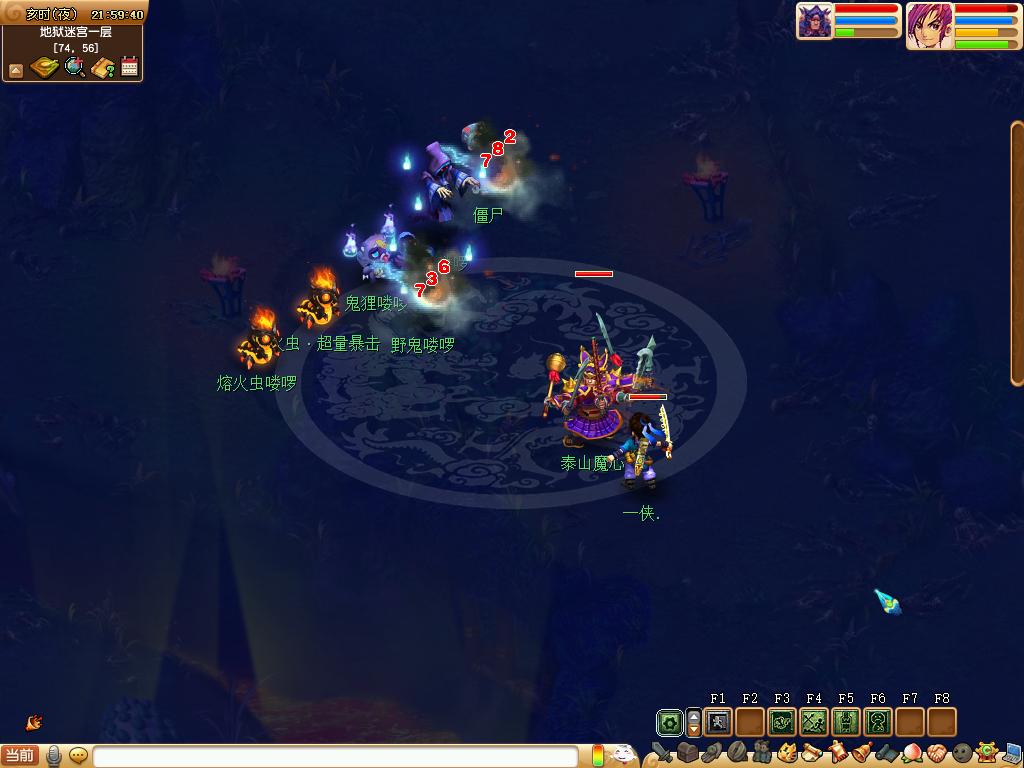Open the laptop system settings icon
This screenshot has height=768, width=1024.
(1012, 753)
